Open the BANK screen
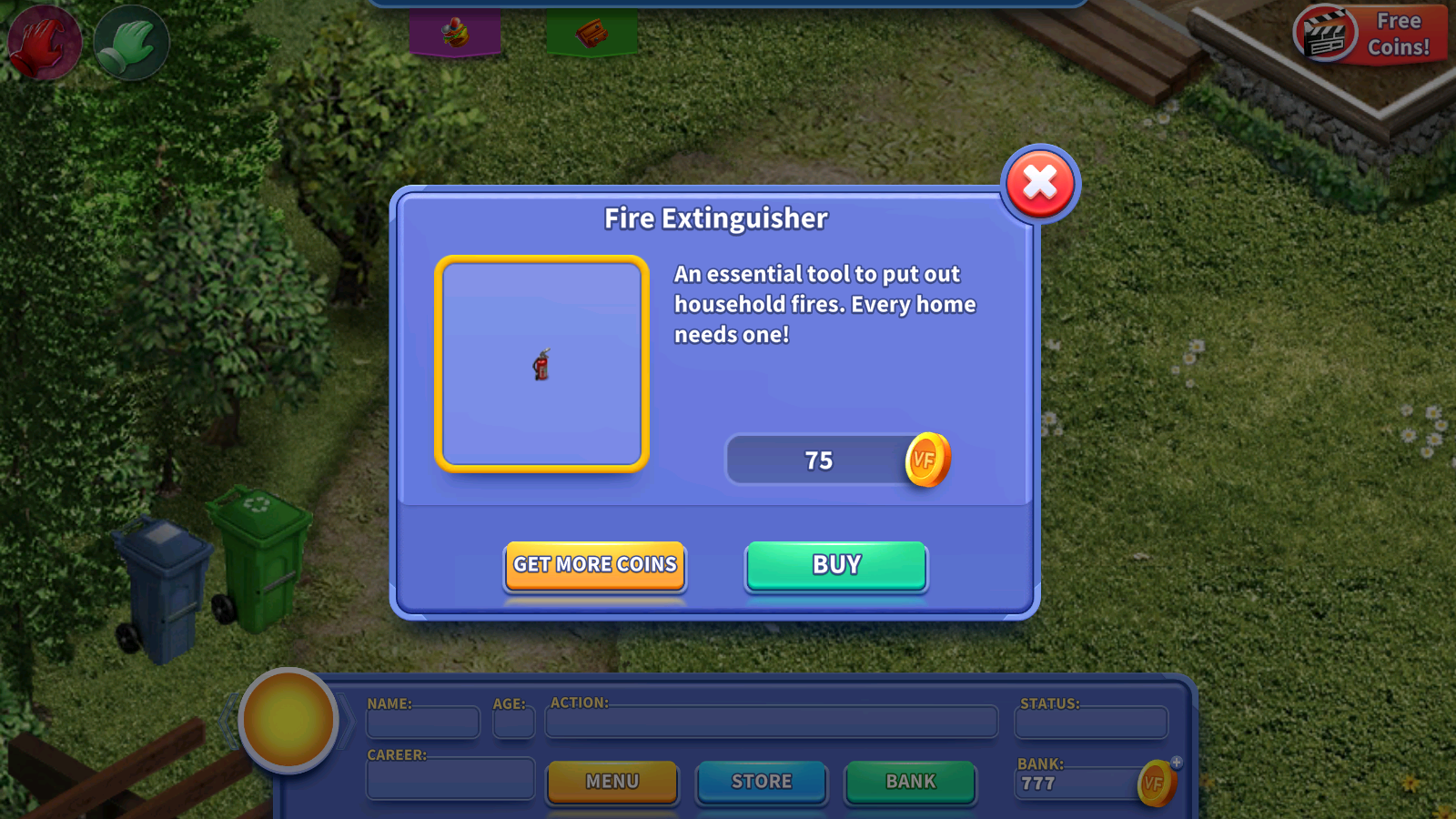The height and width of the screenshot is (819, 1456). pyautogui.click(x=910, y=782)
